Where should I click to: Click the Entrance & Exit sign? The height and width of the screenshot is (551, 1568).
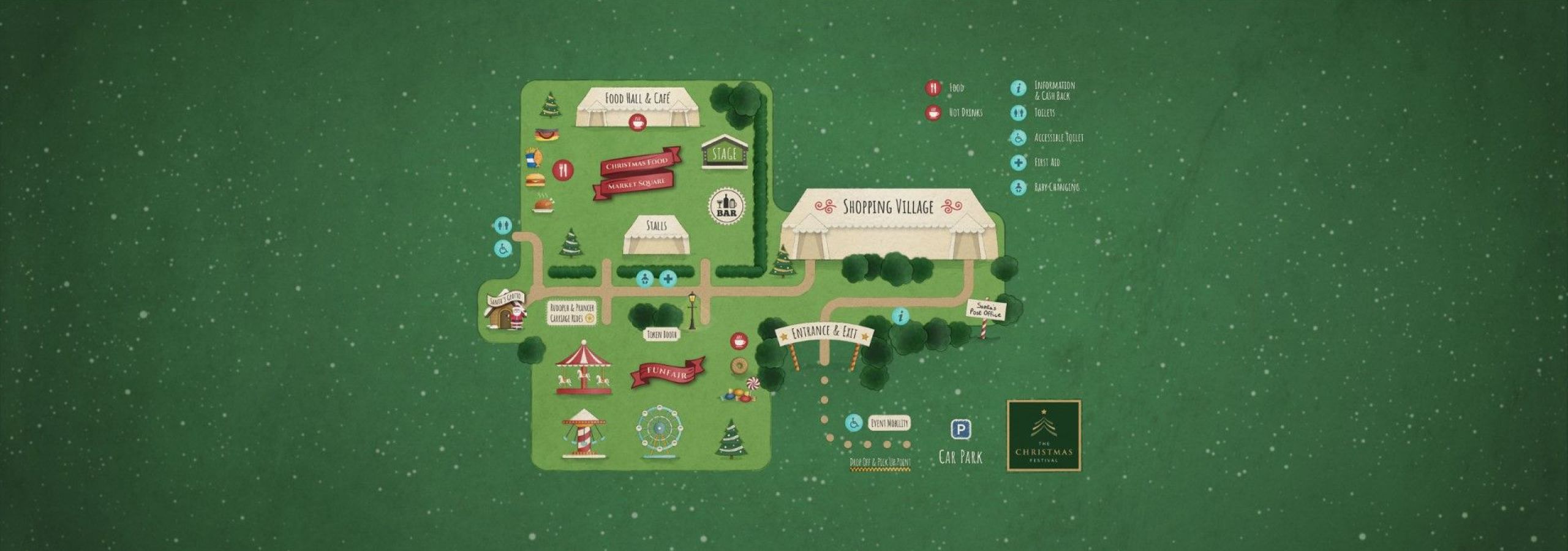[x=824, y=334]
